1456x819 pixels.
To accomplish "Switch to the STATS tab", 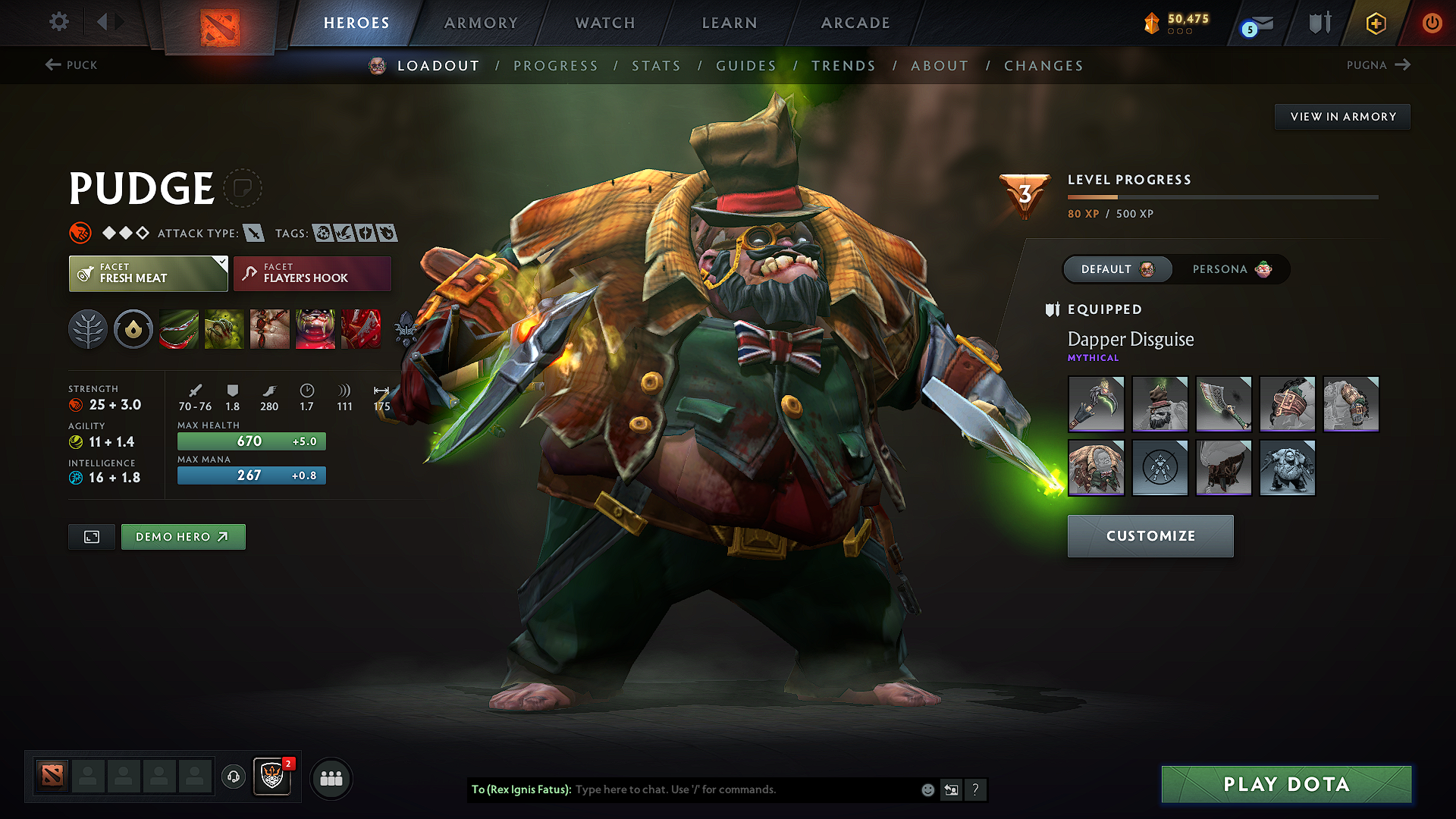I will pyautogui.click(x=656, y=65).
